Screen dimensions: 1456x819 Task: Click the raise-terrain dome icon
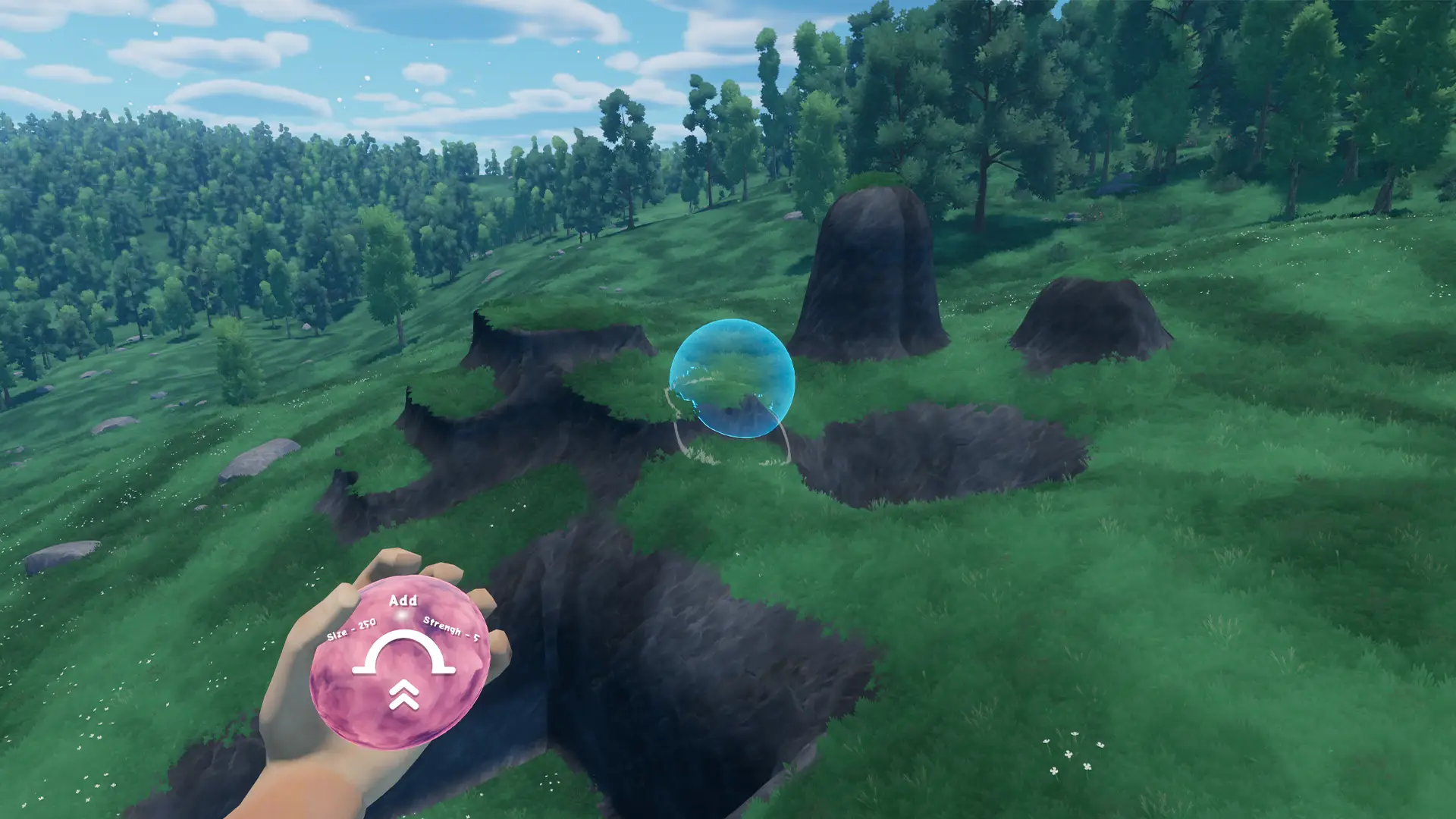(x=403, y=654)
